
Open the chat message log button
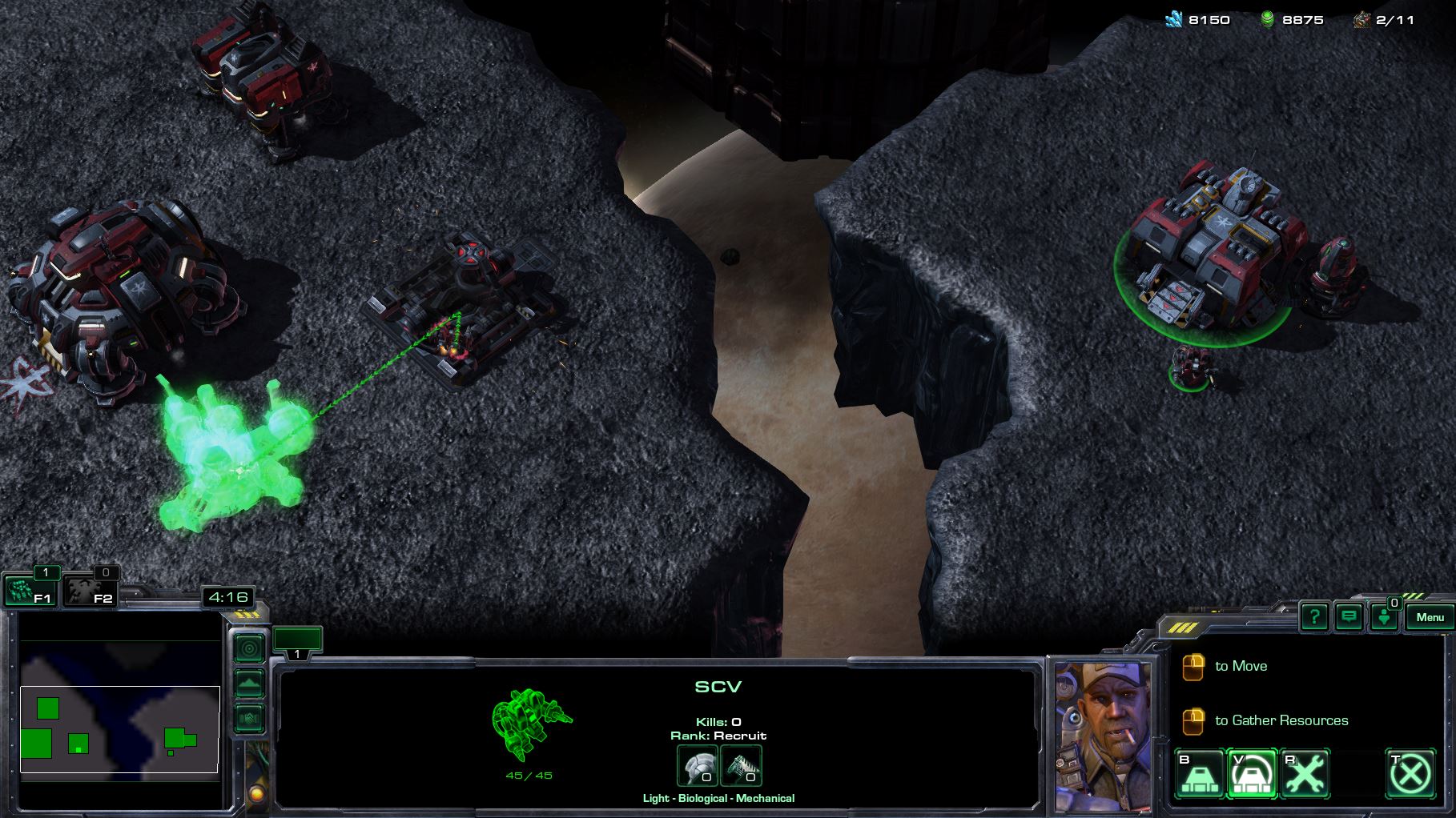tap(1349, 617)
